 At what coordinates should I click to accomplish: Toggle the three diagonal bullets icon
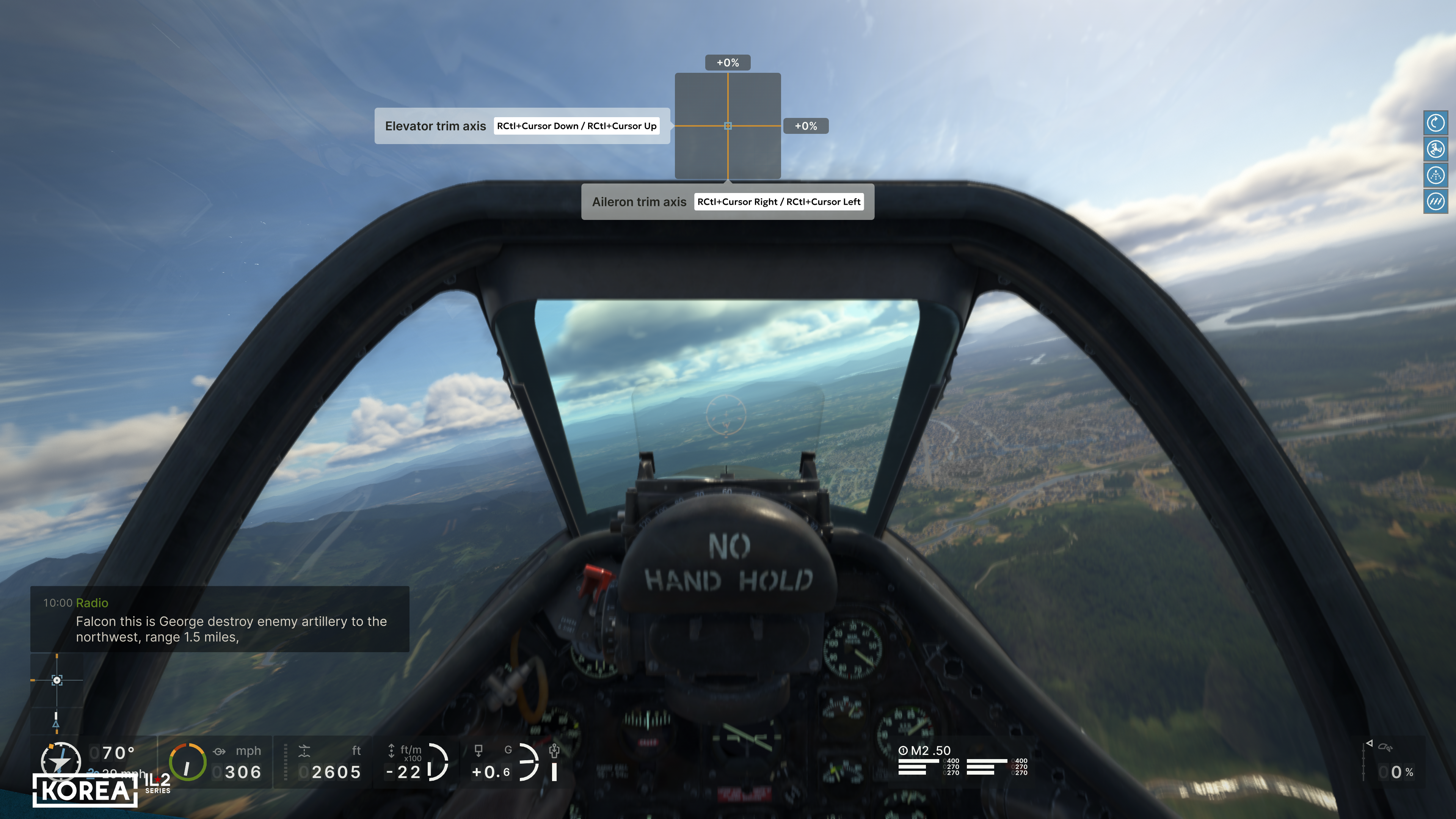point(1435,201)
